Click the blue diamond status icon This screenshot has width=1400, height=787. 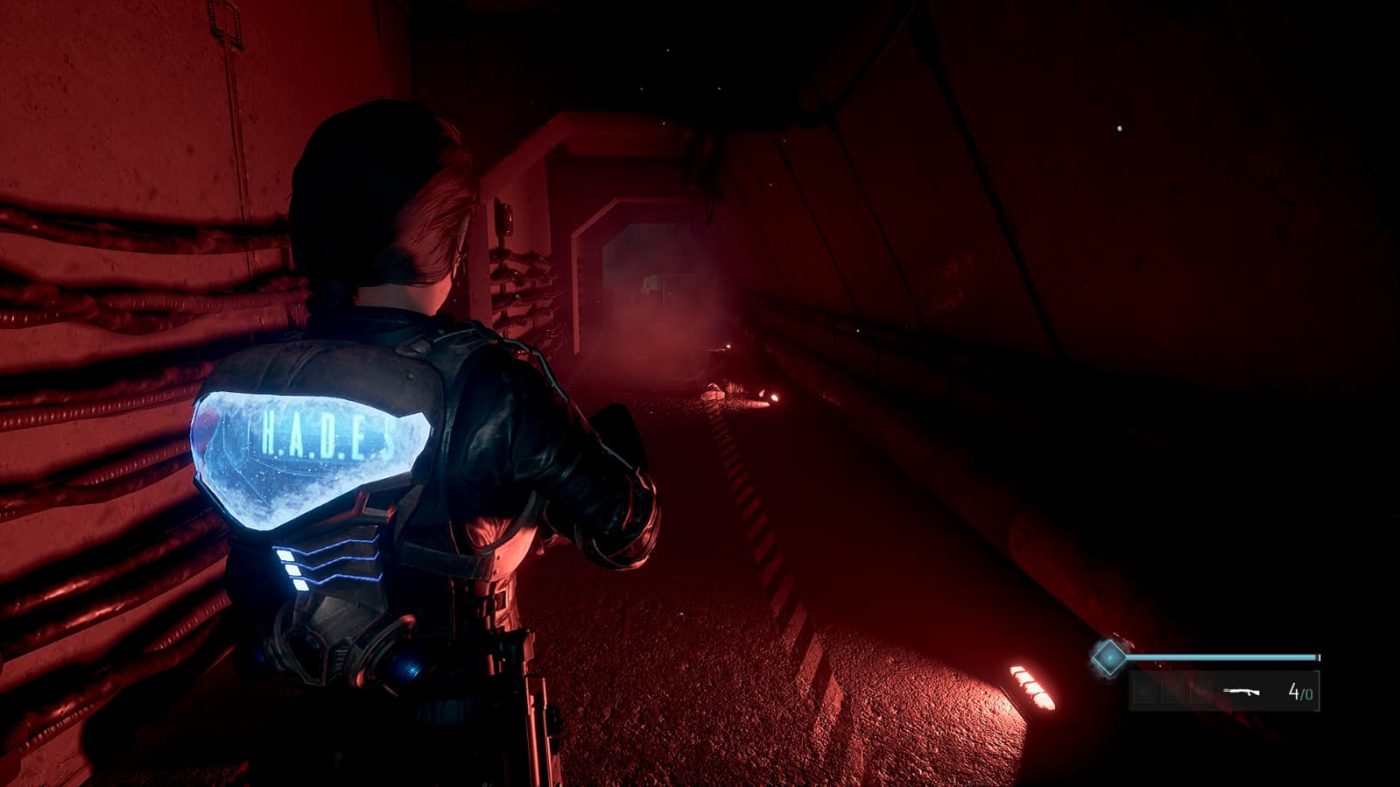pyautogui.click(x=1108, y=657)
